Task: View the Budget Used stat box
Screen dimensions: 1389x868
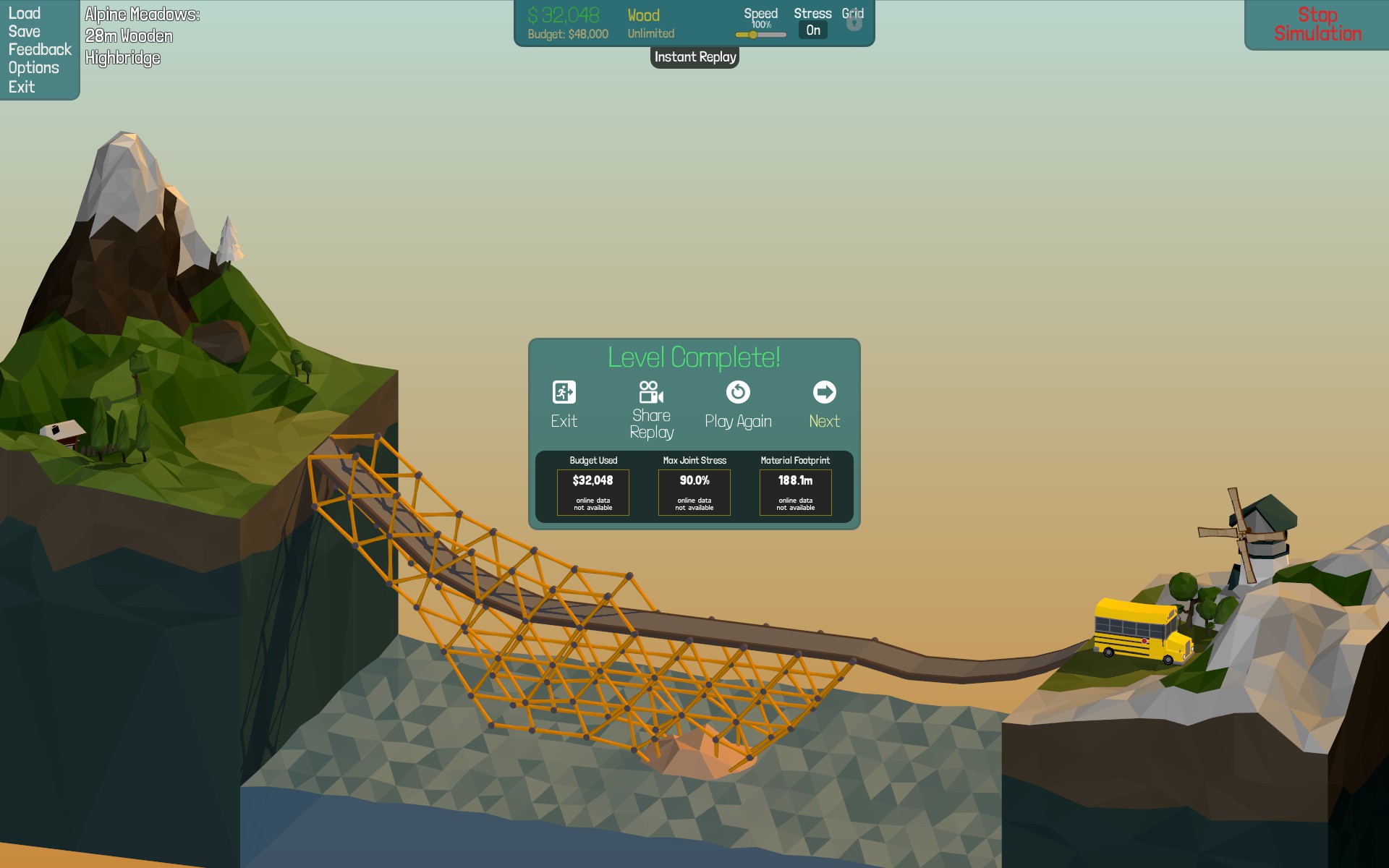Action: tap(593, 492)
